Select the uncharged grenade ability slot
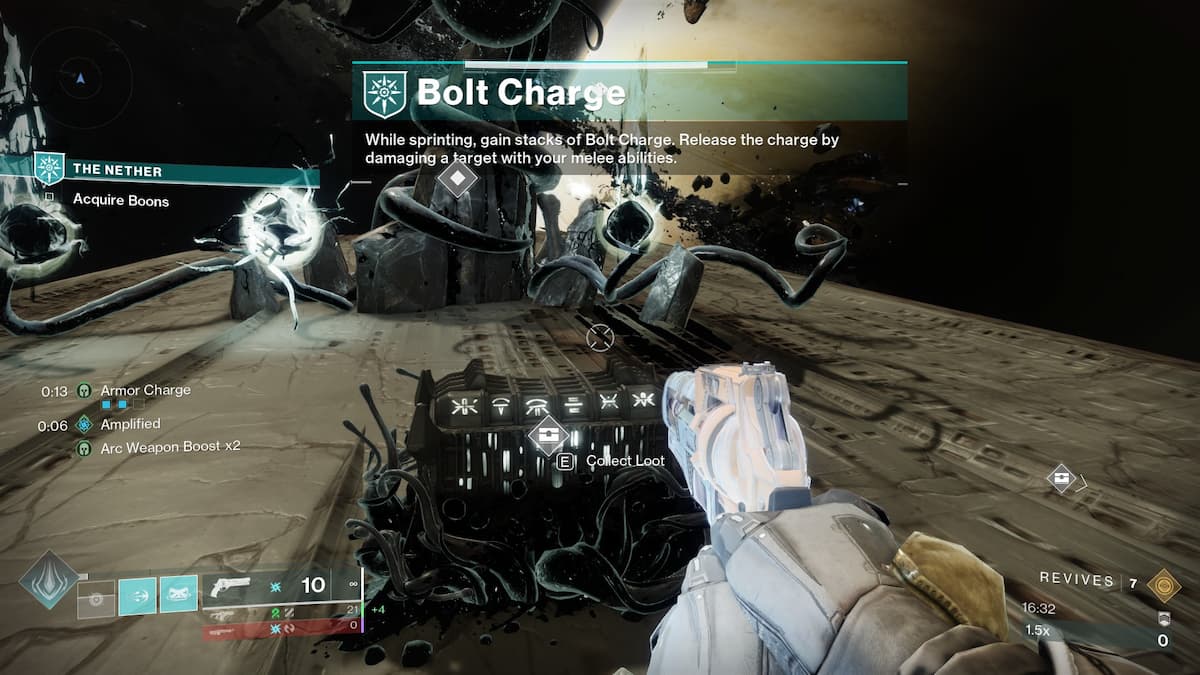The height and width of the screenshot is (675, 1200). pos(97,598)
